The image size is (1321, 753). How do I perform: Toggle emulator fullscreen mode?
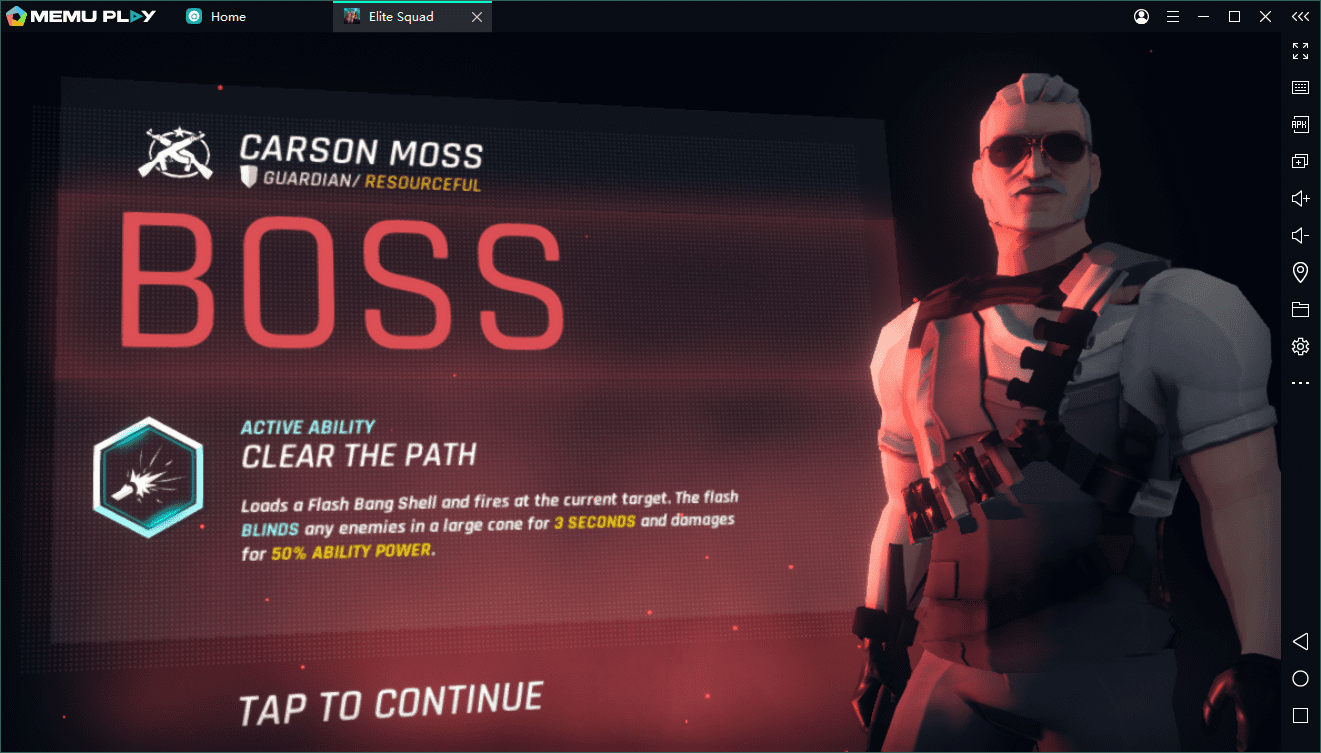(1300, 51)
